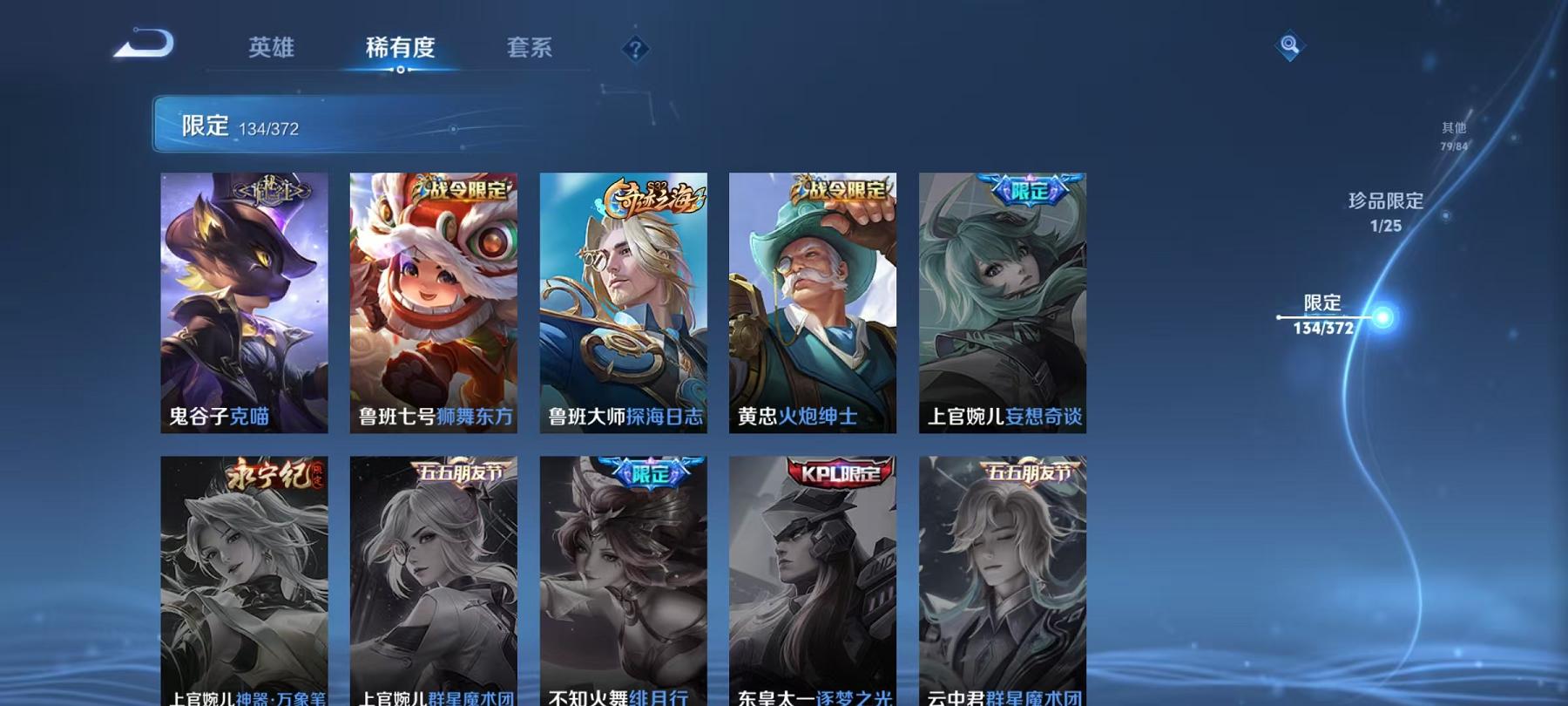Jump to 珍品限定 category on the right

tap(1383, 214)
